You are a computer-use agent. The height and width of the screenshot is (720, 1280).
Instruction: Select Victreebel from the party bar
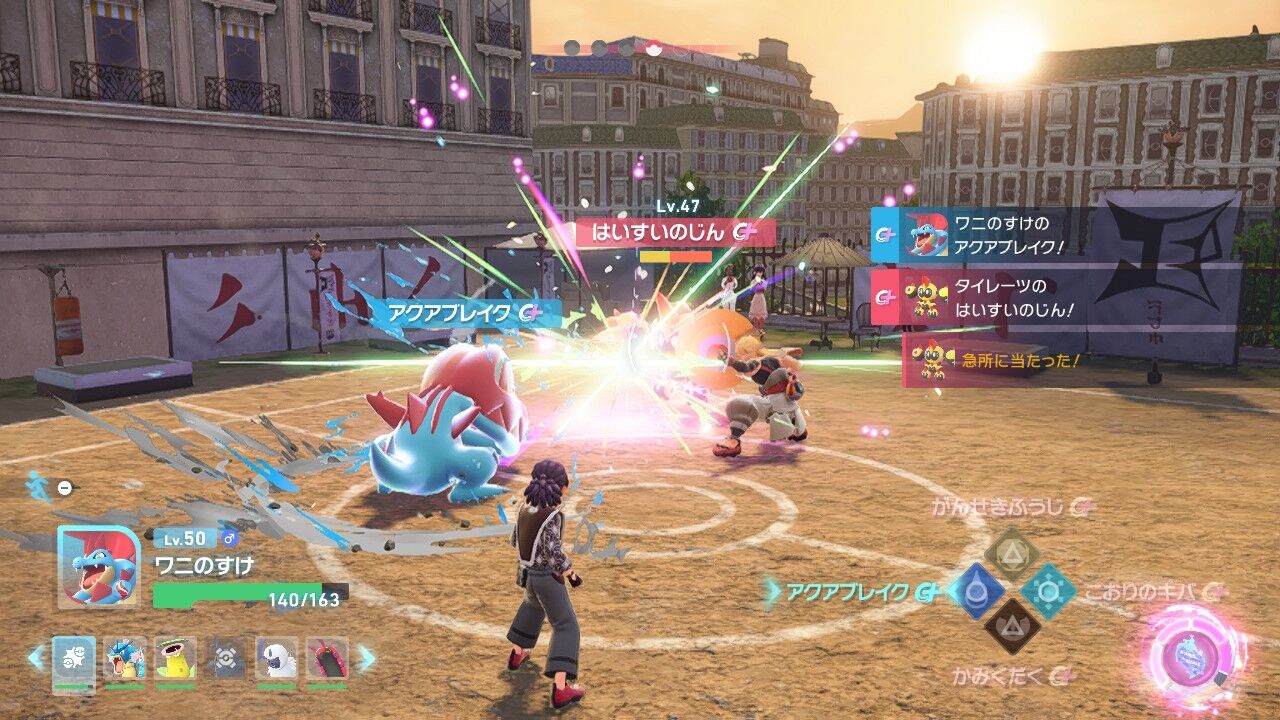tap(176, 659)
